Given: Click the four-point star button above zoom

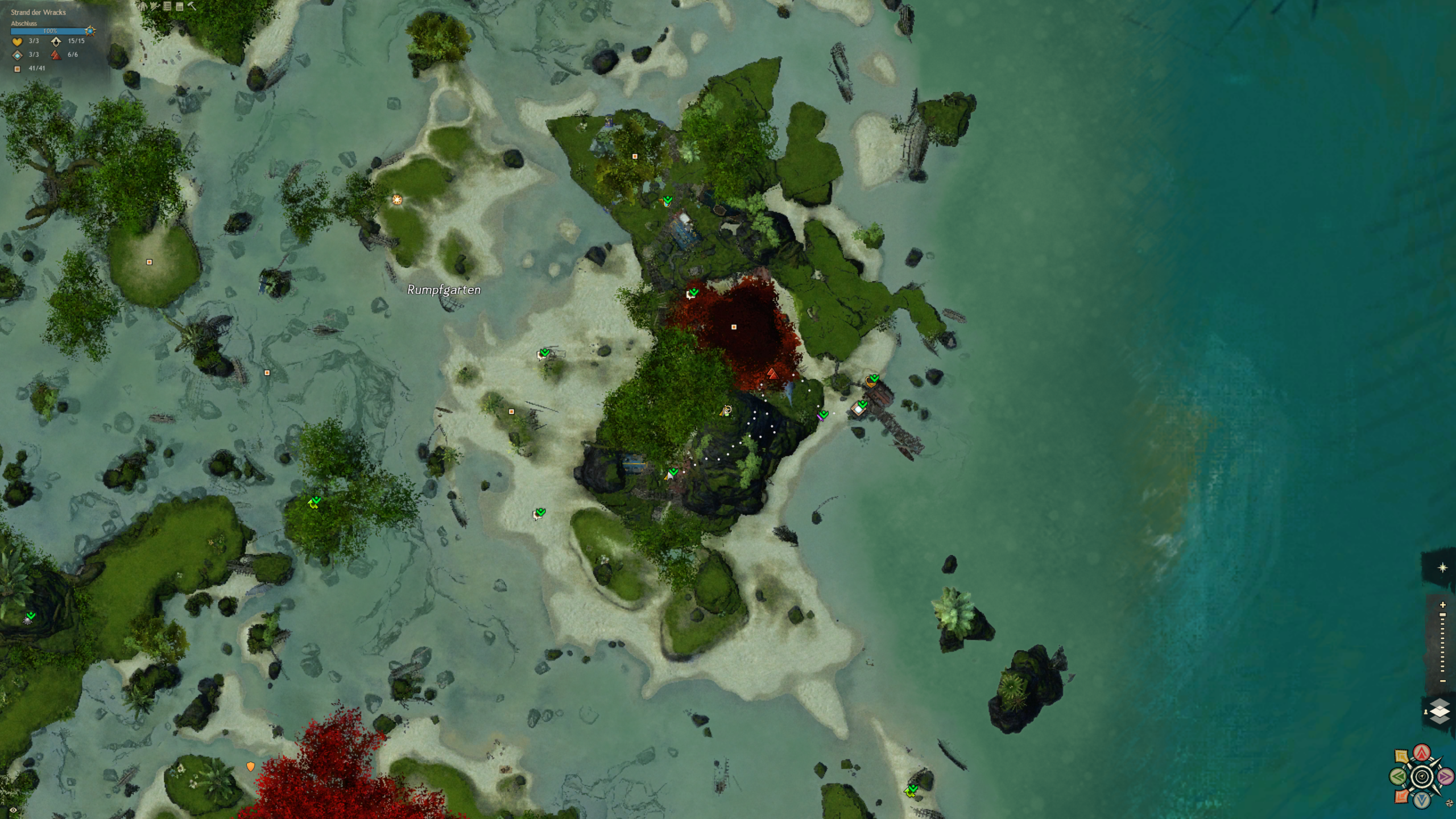Looking at the screenshot, I should point(1442,568).
